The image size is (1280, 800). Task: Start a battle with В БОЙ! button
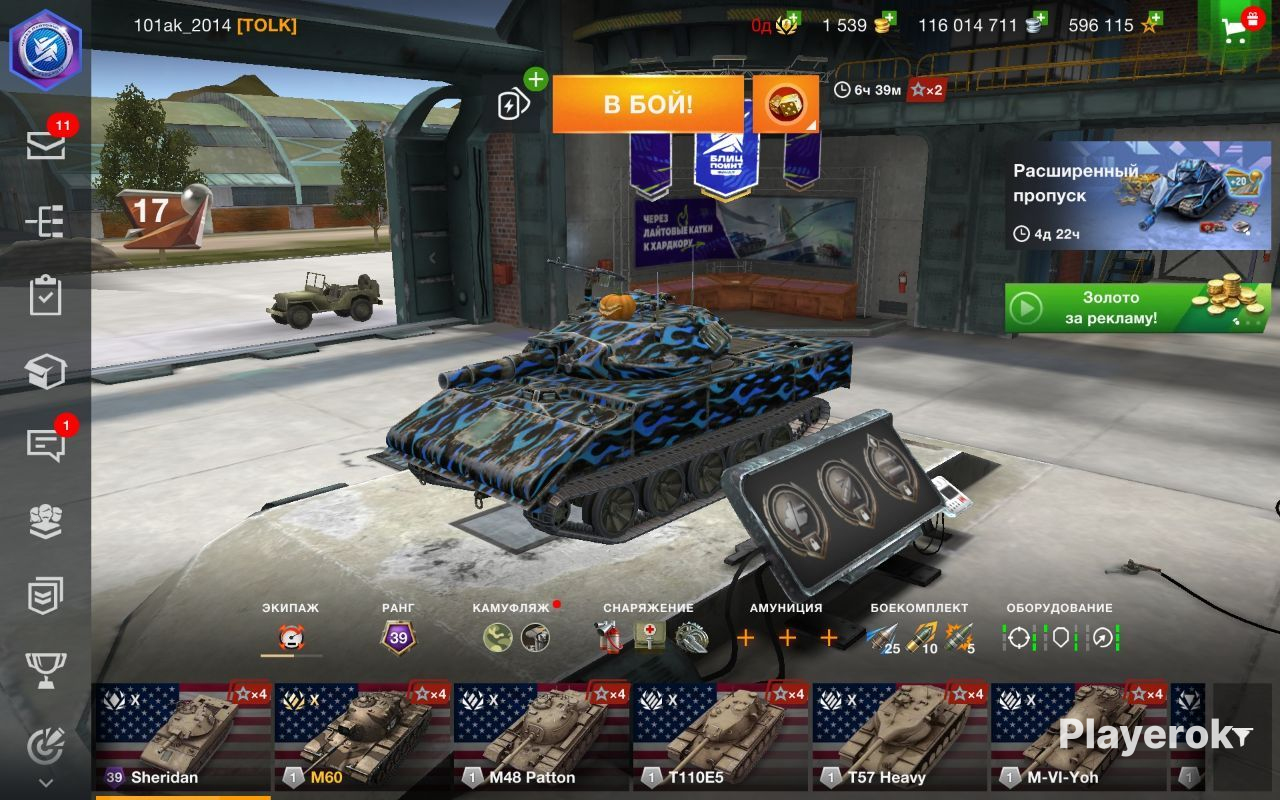coord(647,104)
